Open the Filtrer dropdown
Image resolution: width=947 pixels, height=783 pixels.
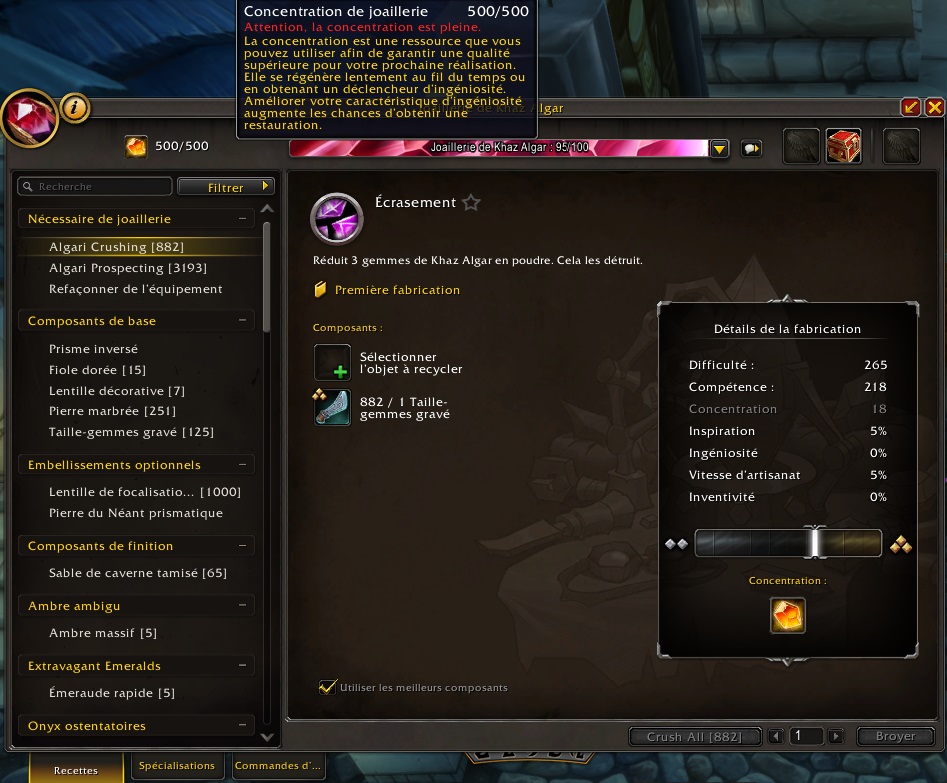tap(225, 187)
